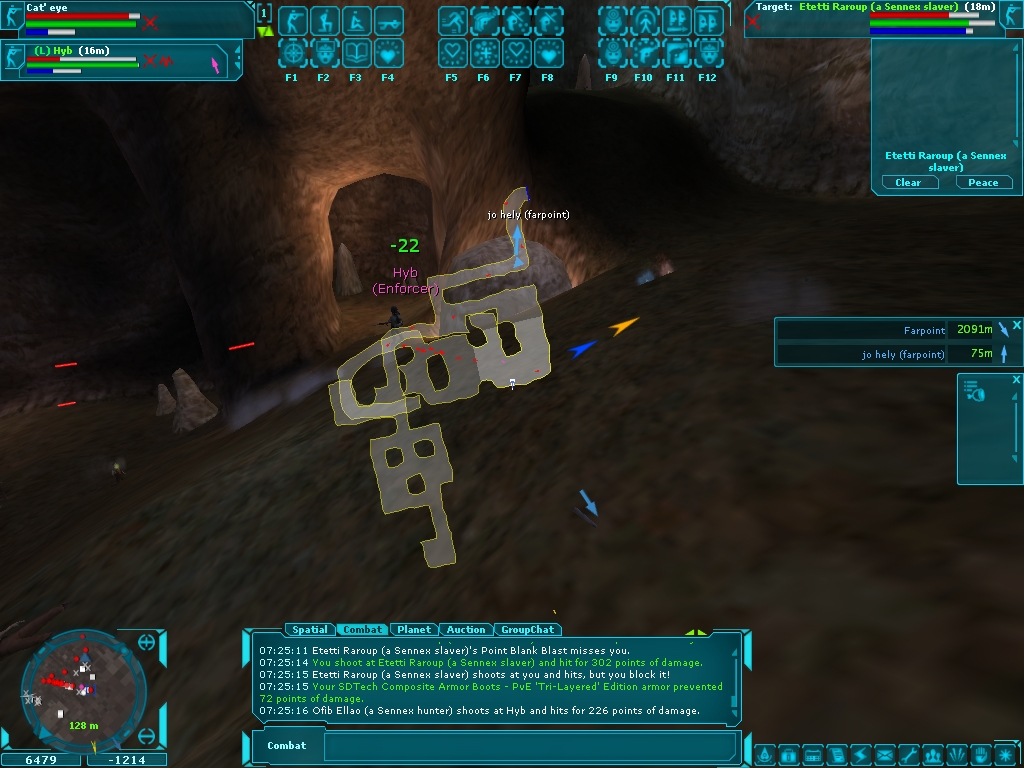
Task: Zoom in the radar minimap
Action: pos(147,642)
